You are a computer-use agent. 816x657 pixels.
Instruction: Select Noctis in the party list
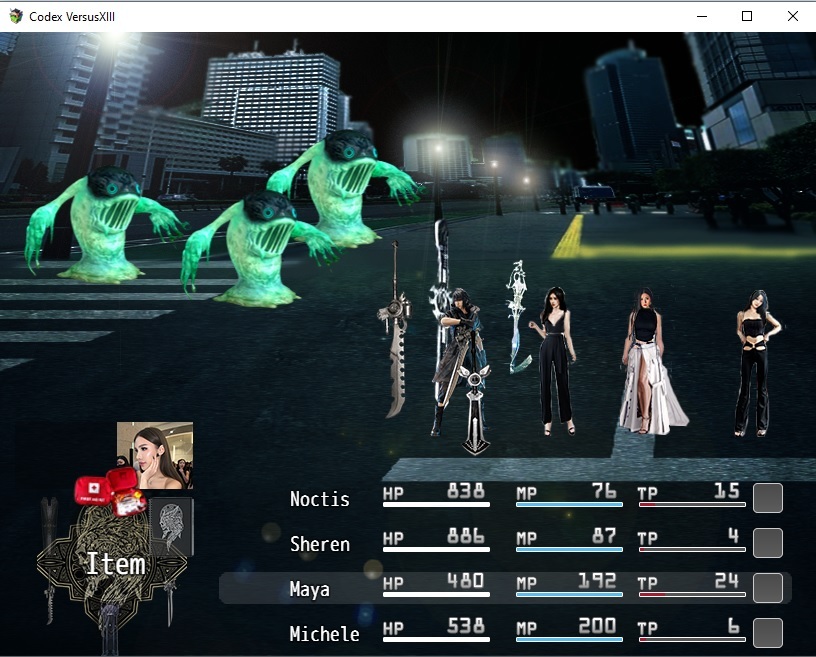pos(320,499)
